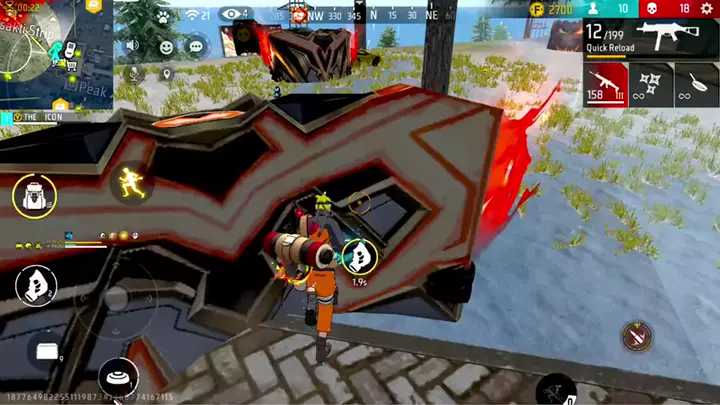
Task: Open the quick chat bubble
Action: tap(196, 46)
